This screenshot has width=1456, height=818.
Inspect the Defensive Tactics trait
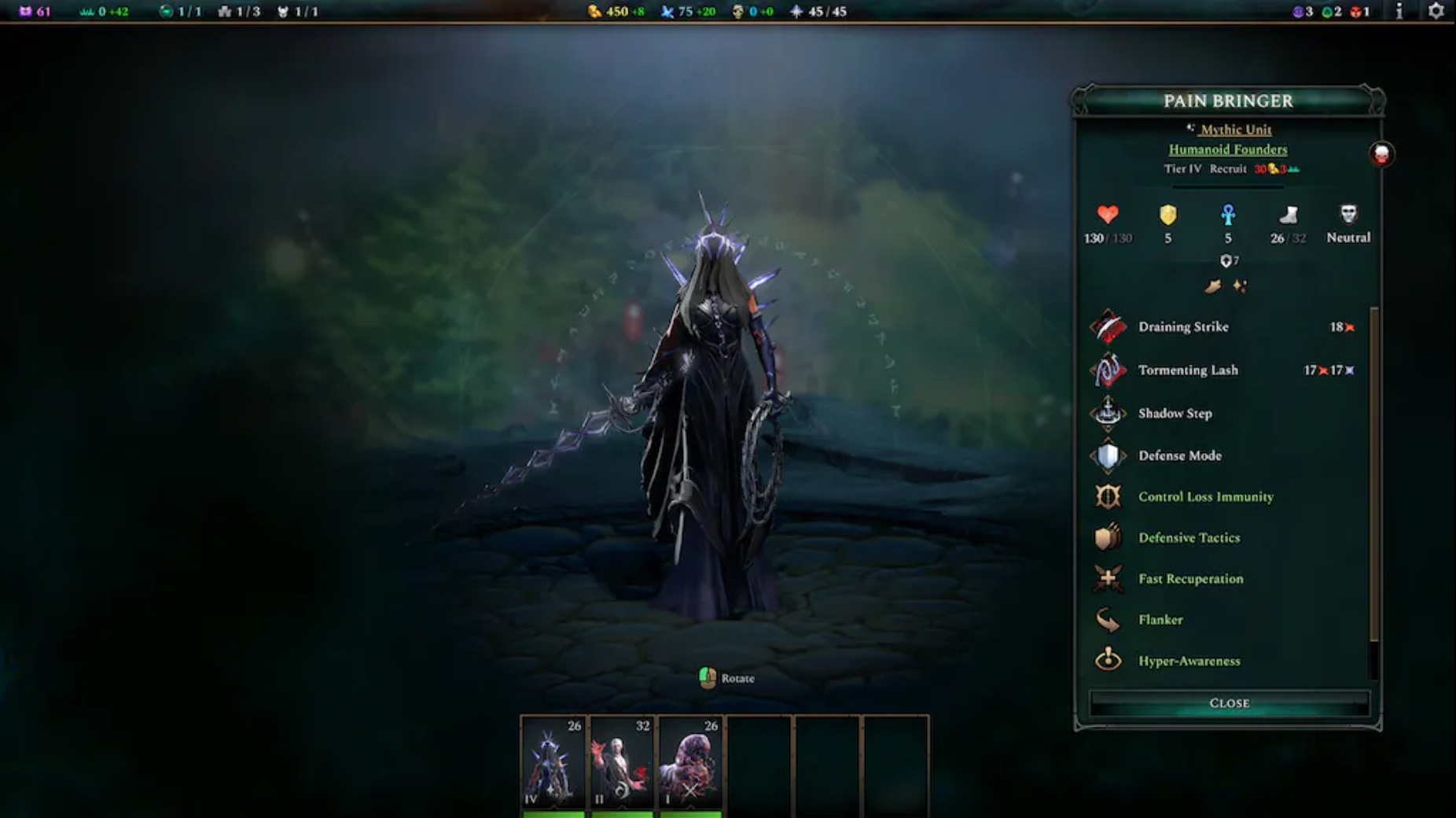pyautogui.click(x=1189, y=538)
